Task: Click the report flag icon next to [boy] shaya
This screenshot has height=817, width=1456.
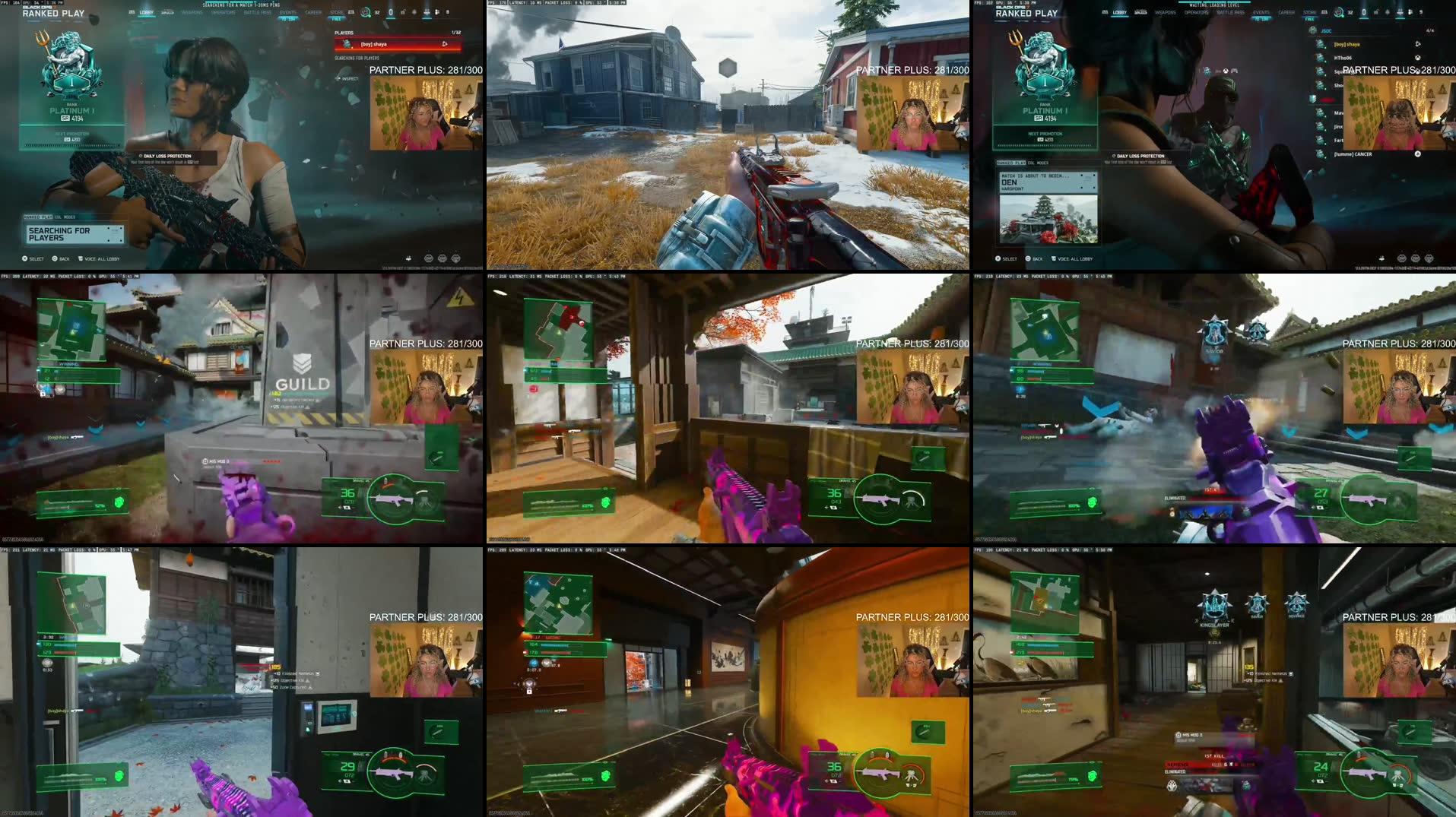Action: 446,44
